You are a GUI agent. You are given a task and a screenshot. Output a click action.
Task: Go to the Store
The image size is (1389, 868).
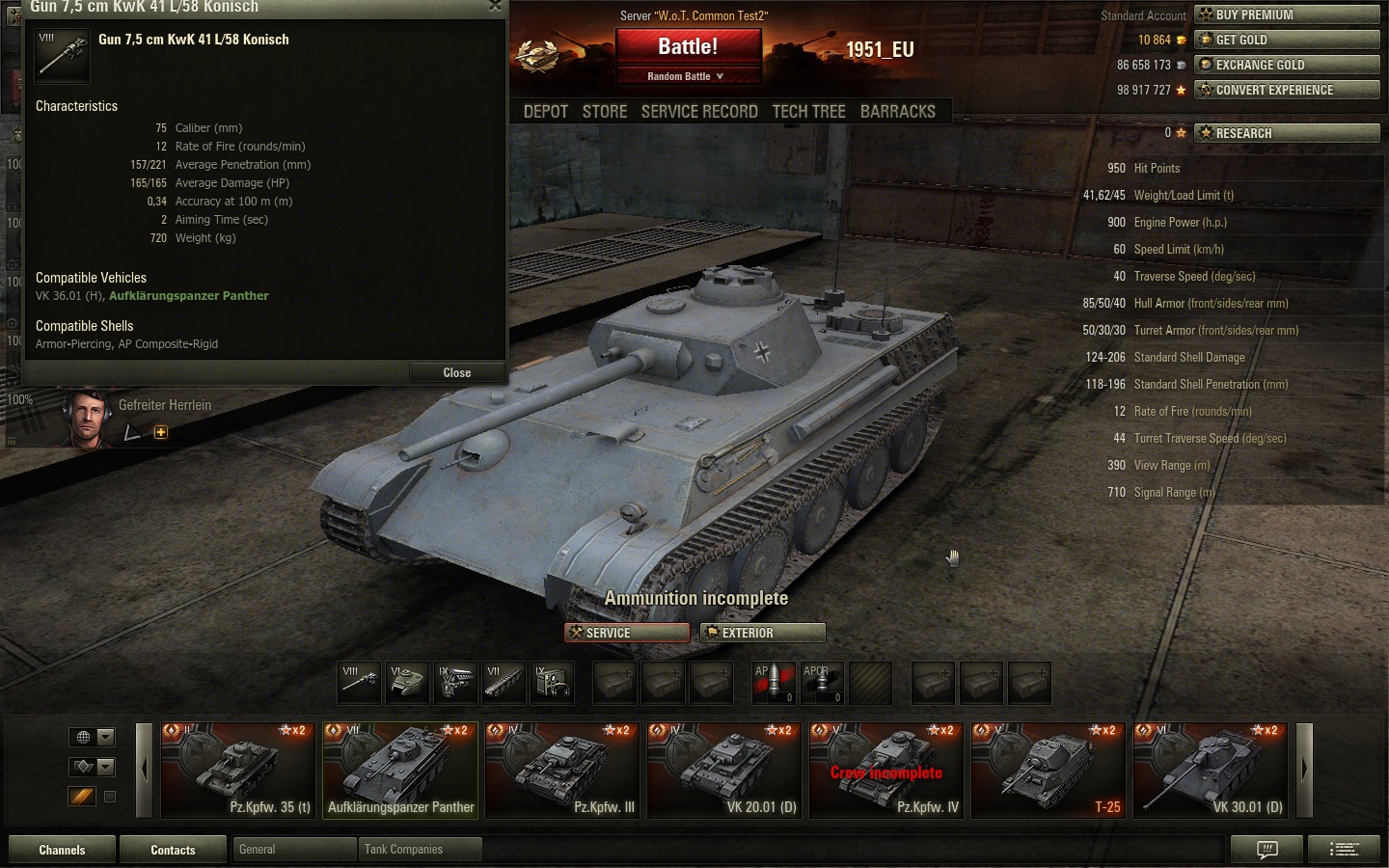pos(605,112)
